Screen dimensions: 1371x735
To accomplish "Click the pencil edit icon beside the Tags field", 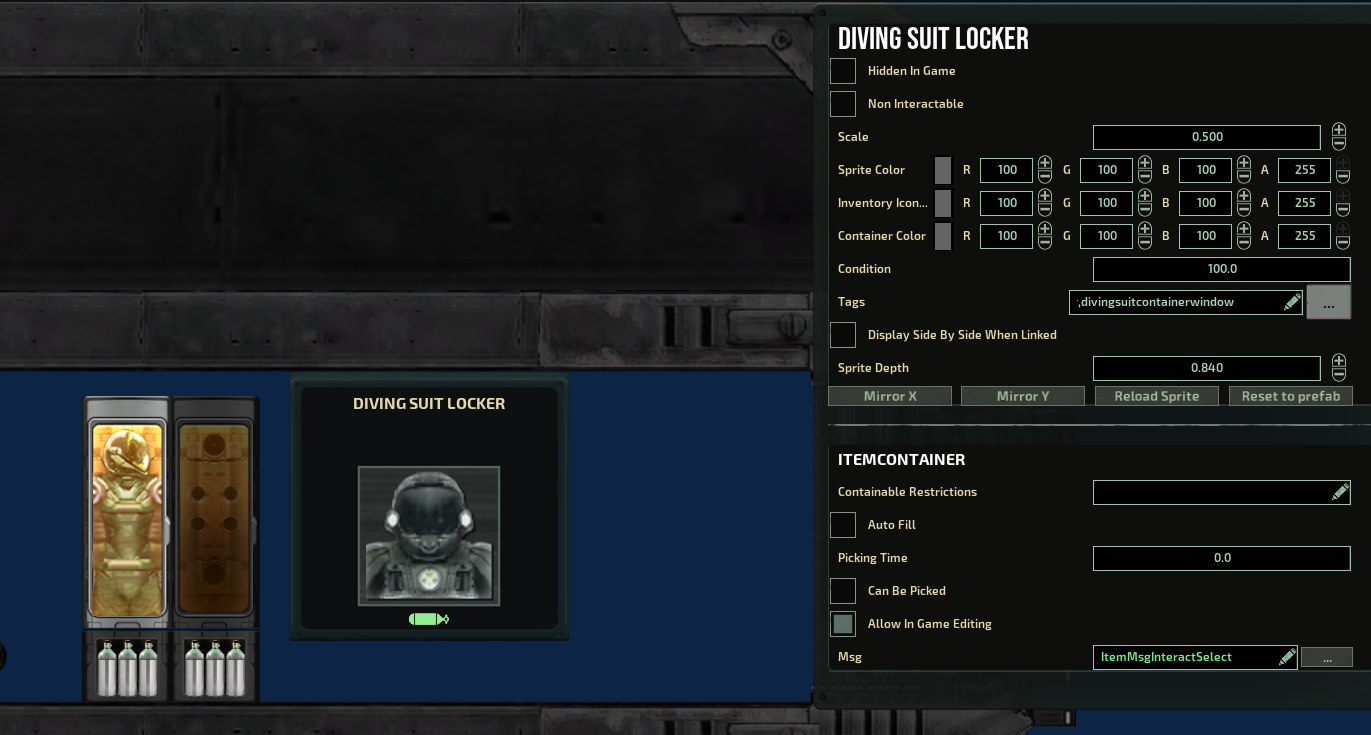I will pyautogui.click(x=1291, y=301).
